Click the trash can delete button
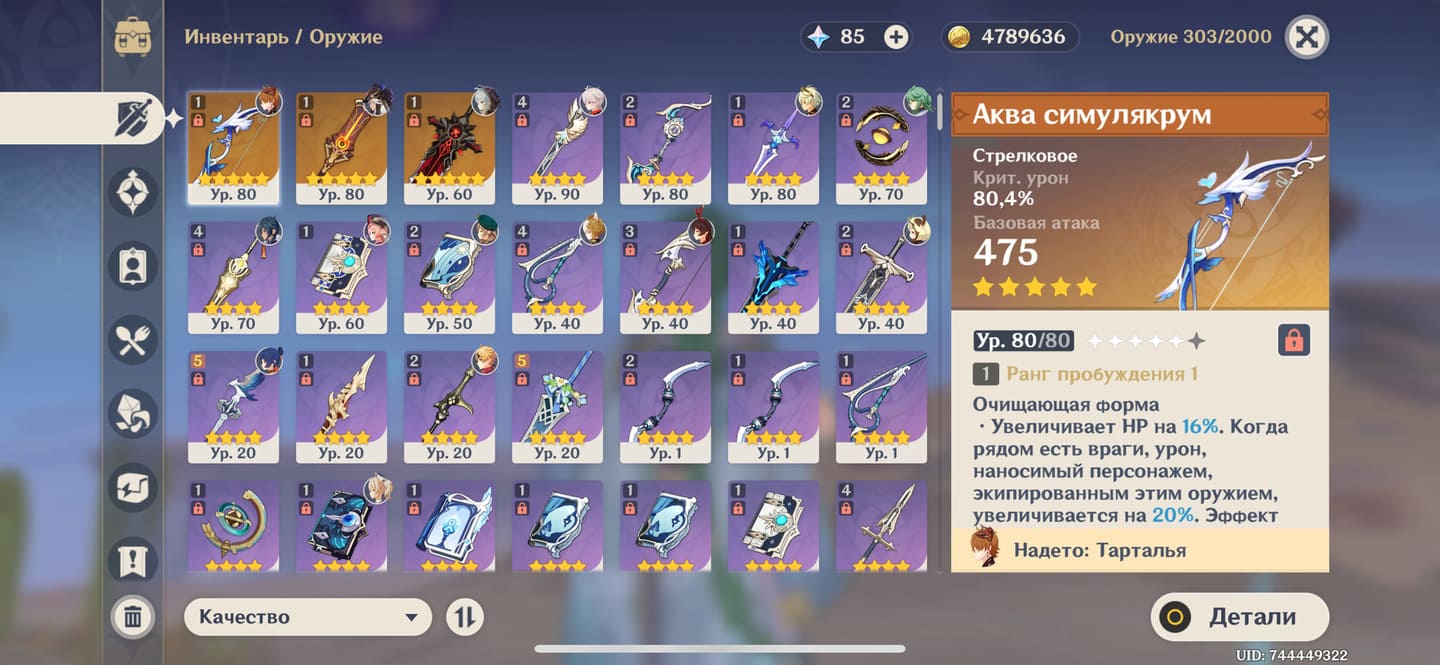1440x665 pixels. pos(132,616)
